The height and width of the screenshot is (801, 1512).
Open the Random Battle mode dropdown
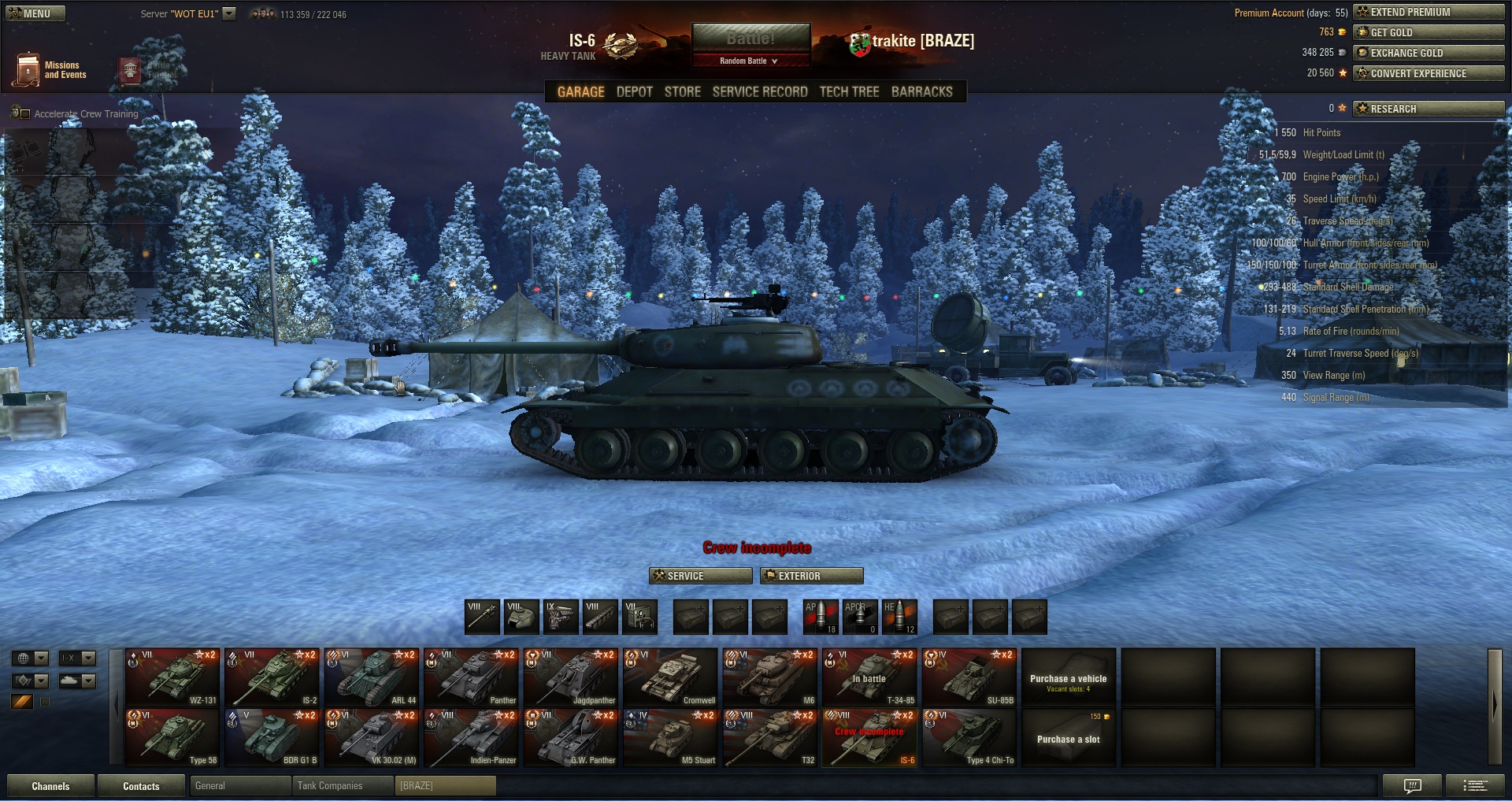pos(750,61)
